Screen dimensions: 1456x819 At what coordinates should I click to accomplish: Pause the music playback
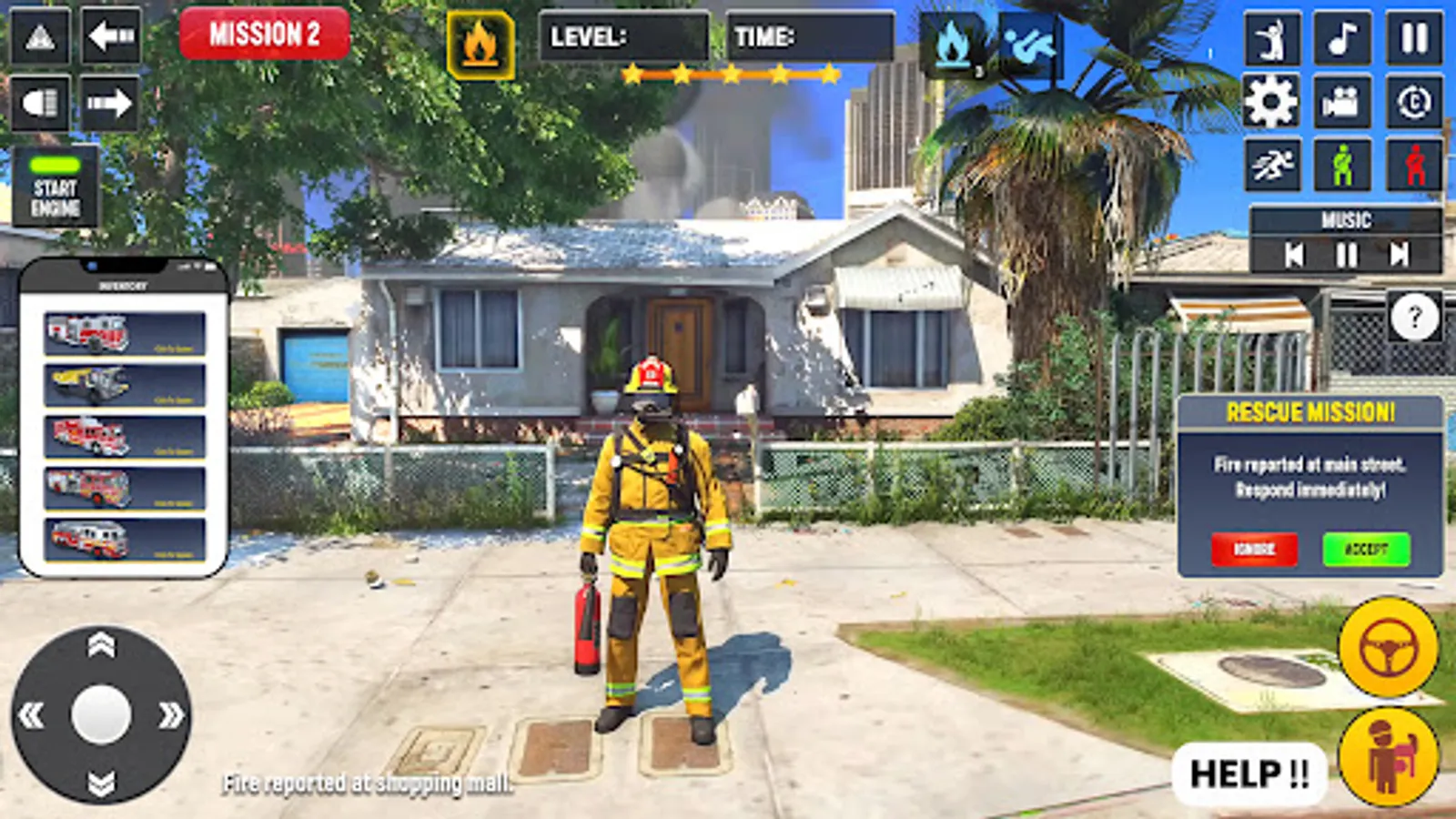point(1347,255)
